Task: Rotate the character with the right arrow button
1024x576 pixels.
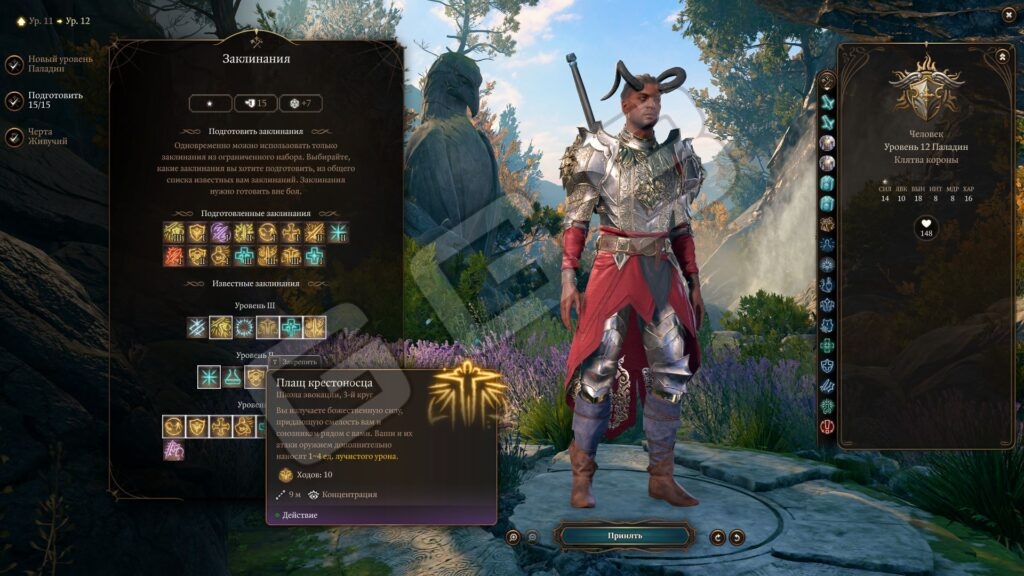Action: 737,537
